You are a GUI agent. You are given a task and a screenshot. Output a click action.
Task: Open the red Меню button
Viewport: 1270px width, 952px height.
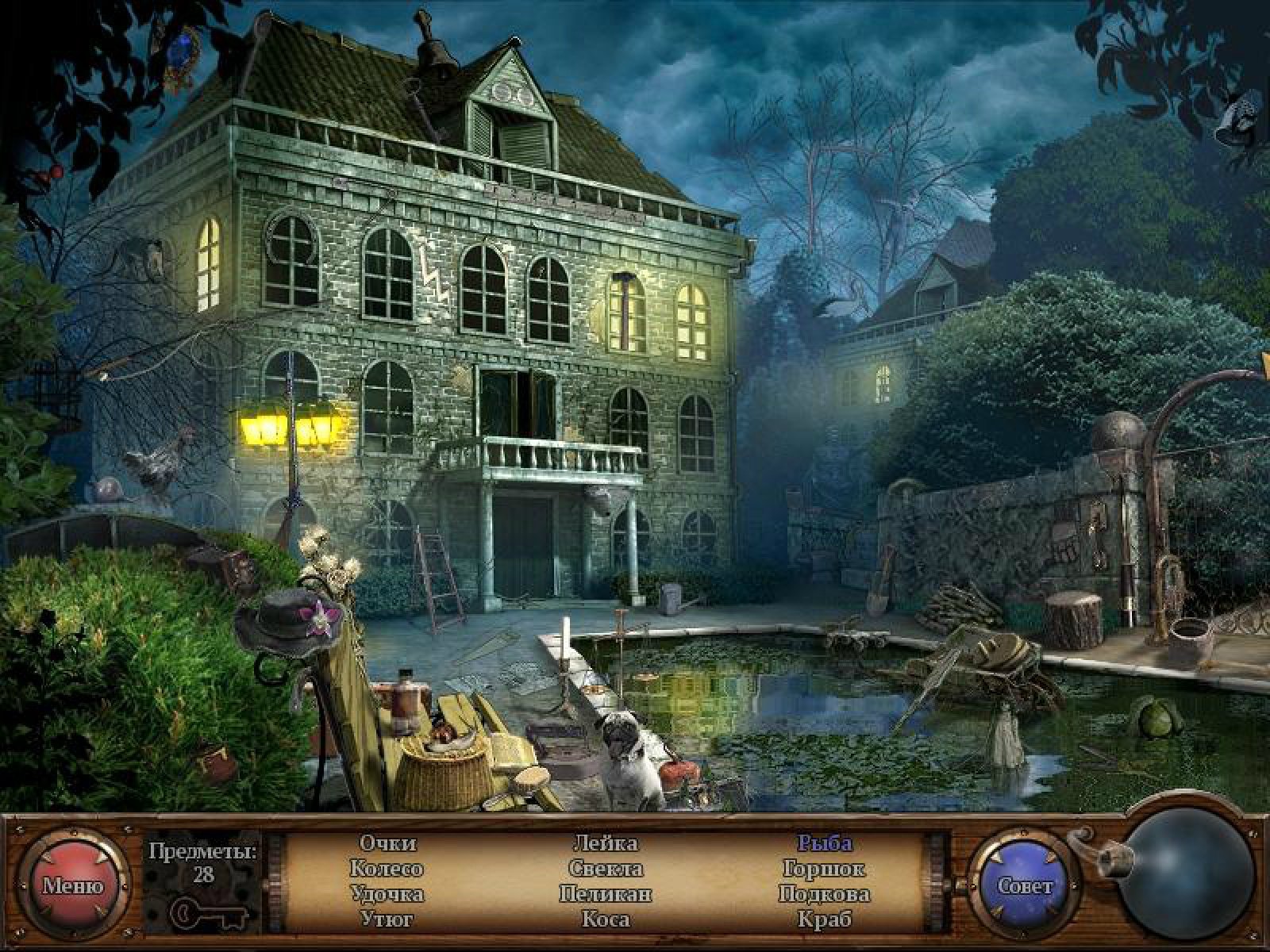tap(73, 885)
